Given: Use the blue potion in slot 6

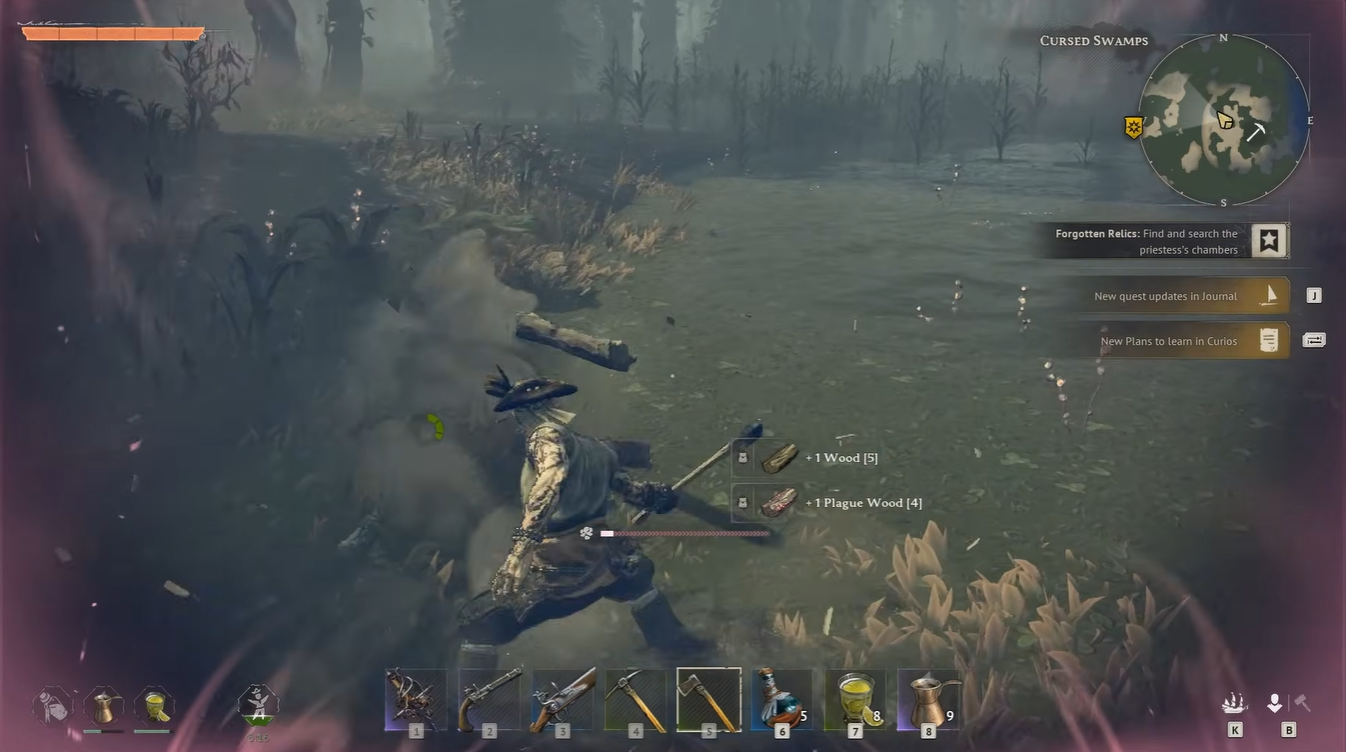Looking at the screenshot, I should click(781, 697).
